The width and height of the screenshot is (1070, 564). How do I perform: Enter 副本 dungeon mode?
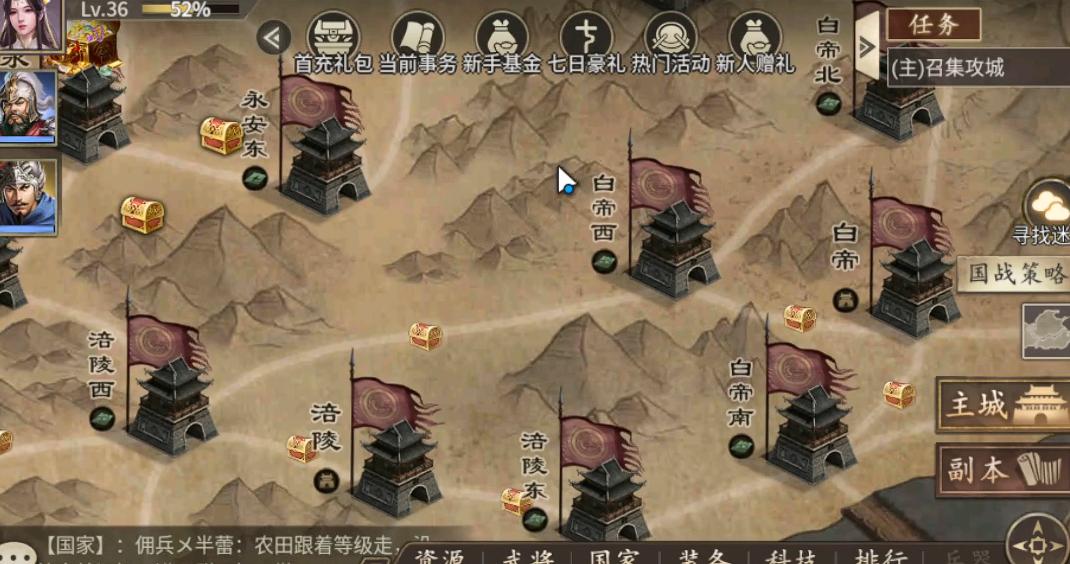click(x=1002, y=470)
